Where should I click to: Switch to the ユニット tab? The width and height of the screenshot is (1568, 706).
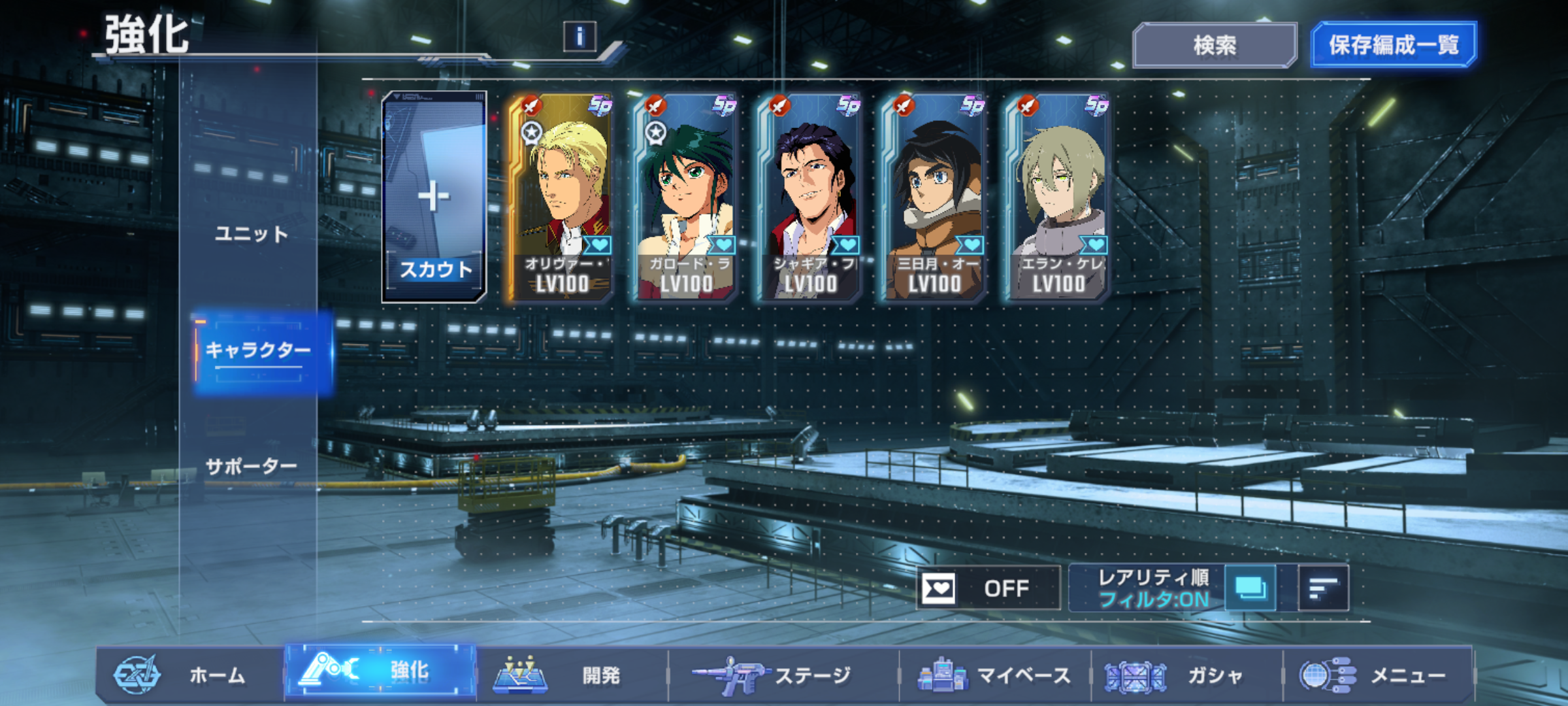point(252,234)
